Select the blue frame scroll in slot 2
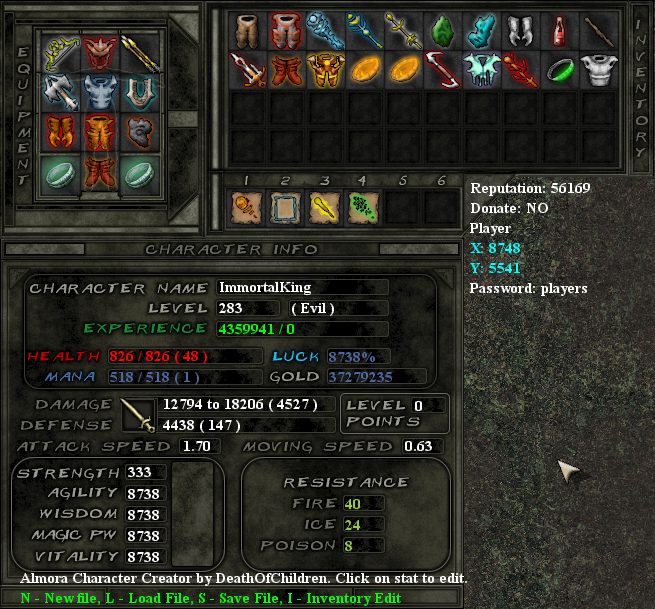This screenshot has width=655, height=609. 284,207
